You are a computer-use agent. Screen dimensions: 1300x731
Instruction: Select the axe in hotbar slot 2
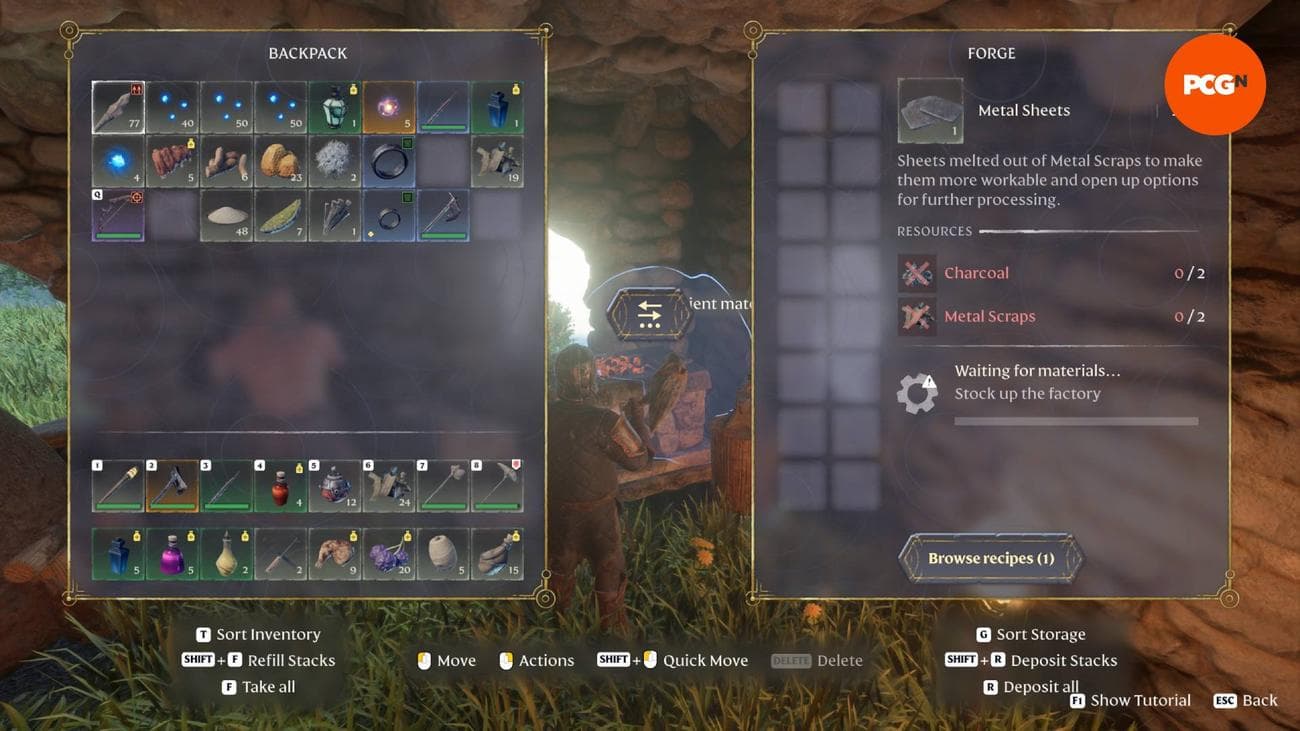coord(172,487)
